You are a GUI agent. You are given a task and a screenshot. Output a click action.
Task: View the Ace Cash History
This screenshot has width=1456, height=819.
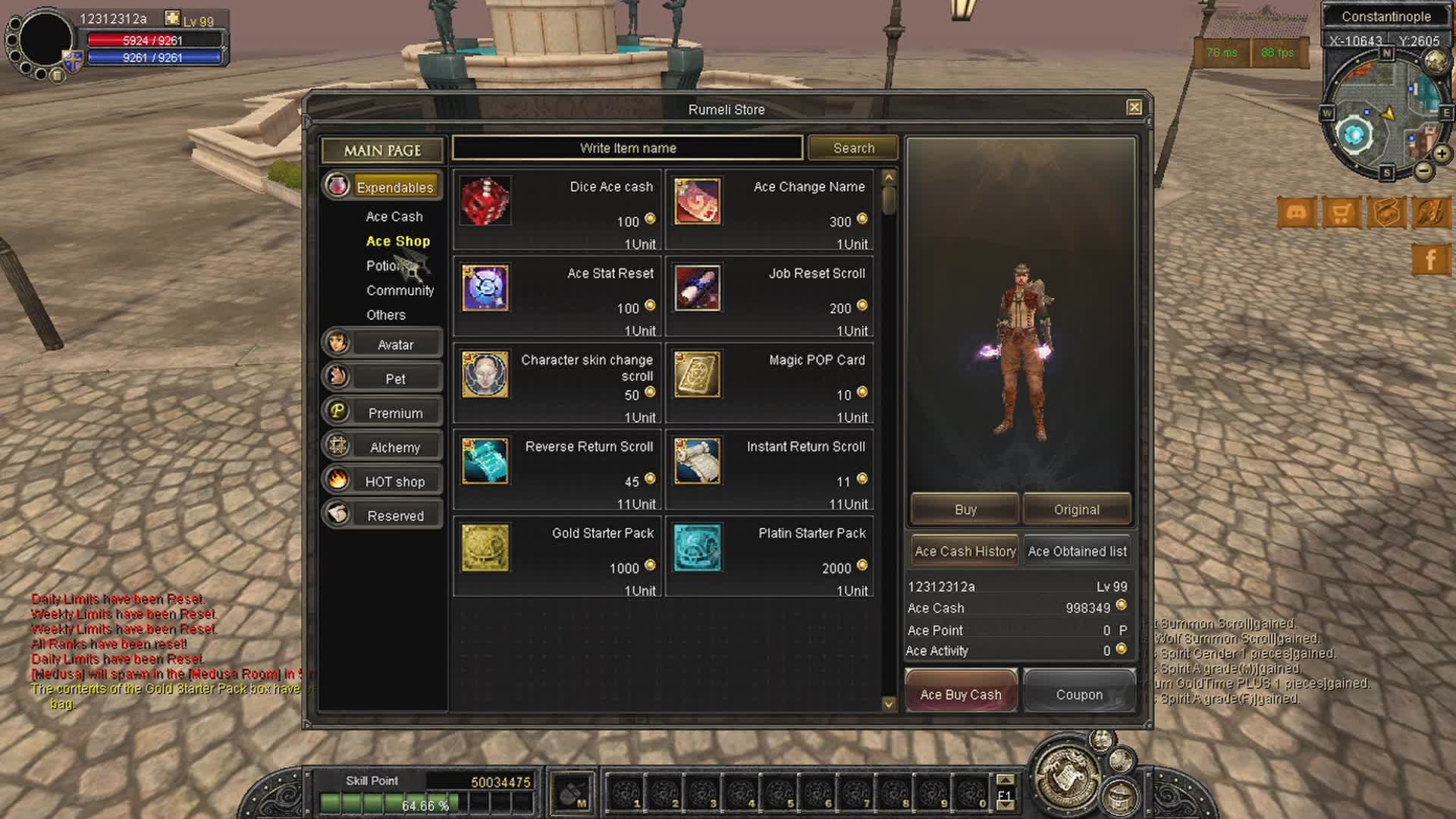point(965,551)
